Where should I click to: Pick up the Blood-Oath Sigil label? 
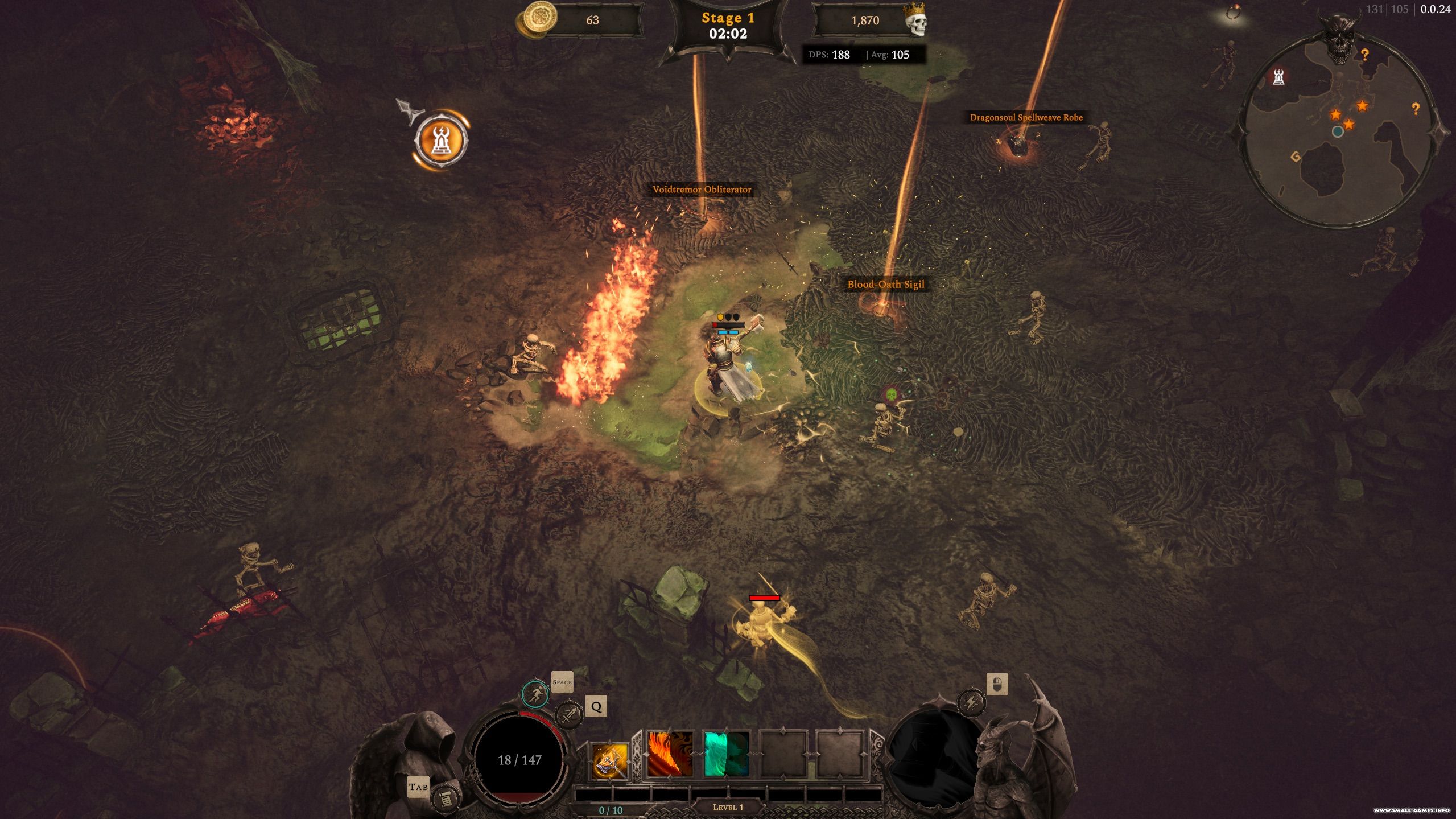885,284
